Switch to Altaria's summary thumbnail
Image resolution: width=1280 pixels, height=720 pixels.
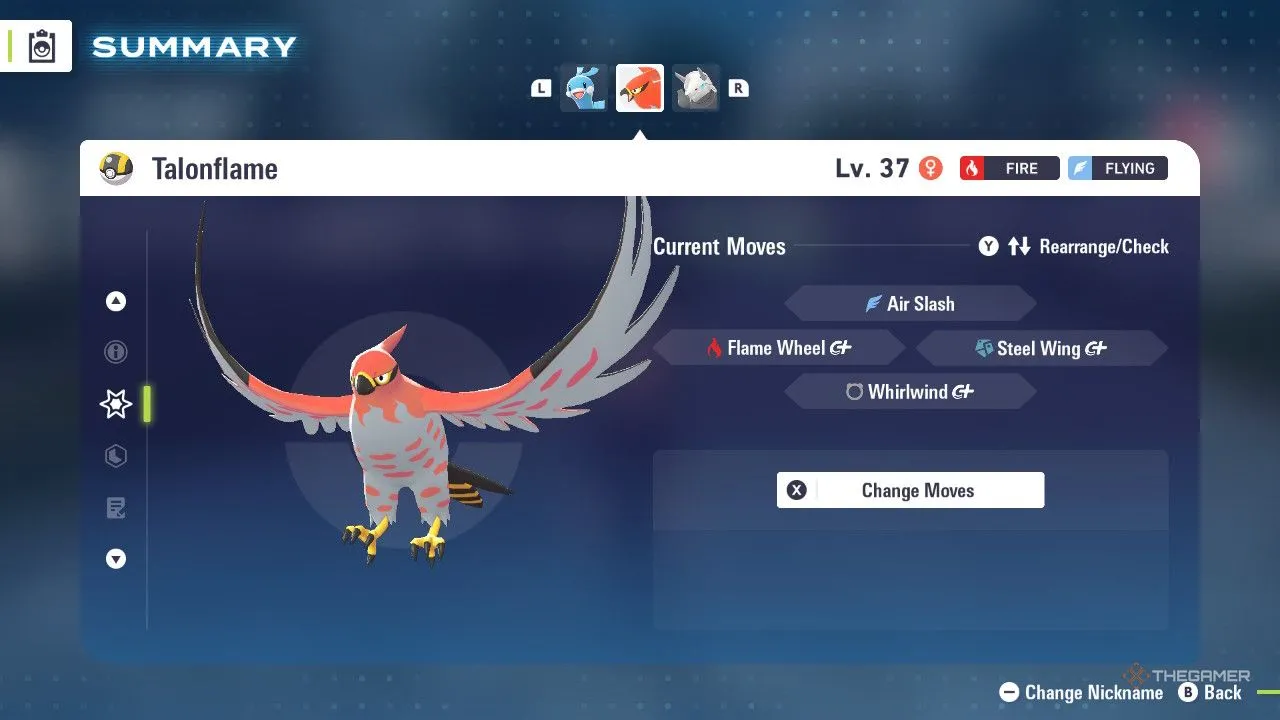coord(583,88)
